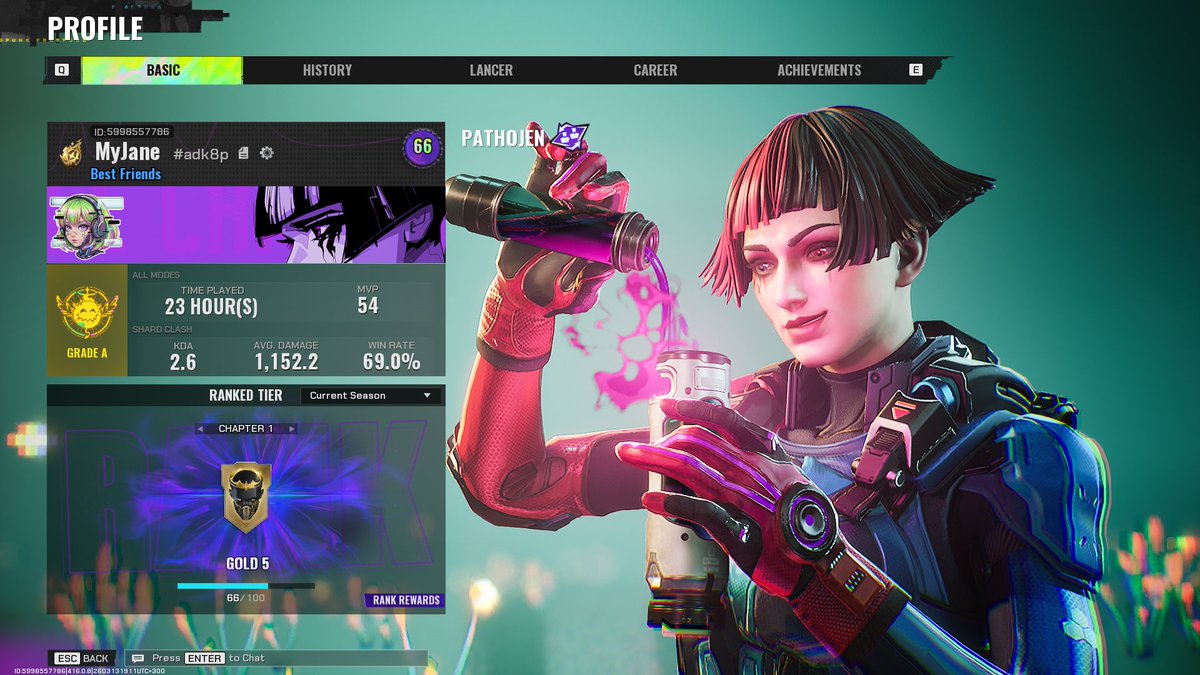Screen dimensions: 1200x675
Task: Go to the previous chapter arrow
Action: (201, 429)
